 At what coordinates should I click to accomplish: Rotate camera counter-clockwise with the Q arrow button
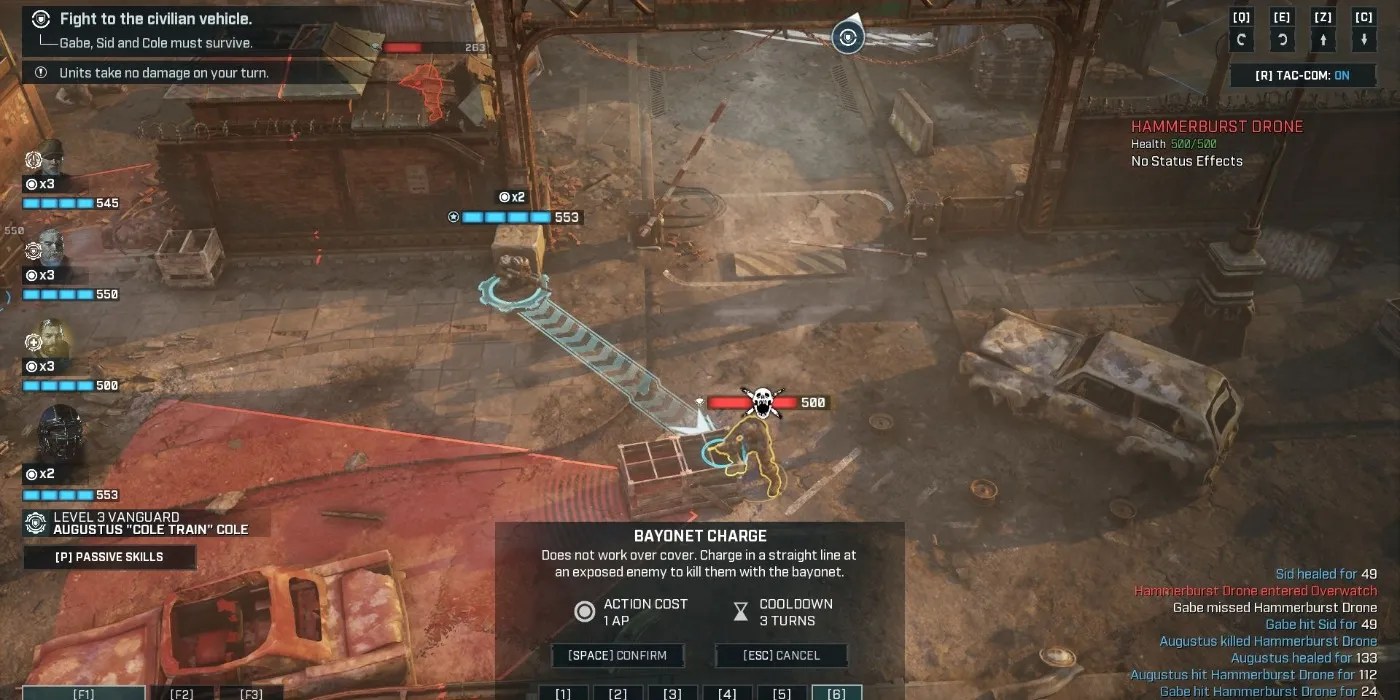(1241, 40)
